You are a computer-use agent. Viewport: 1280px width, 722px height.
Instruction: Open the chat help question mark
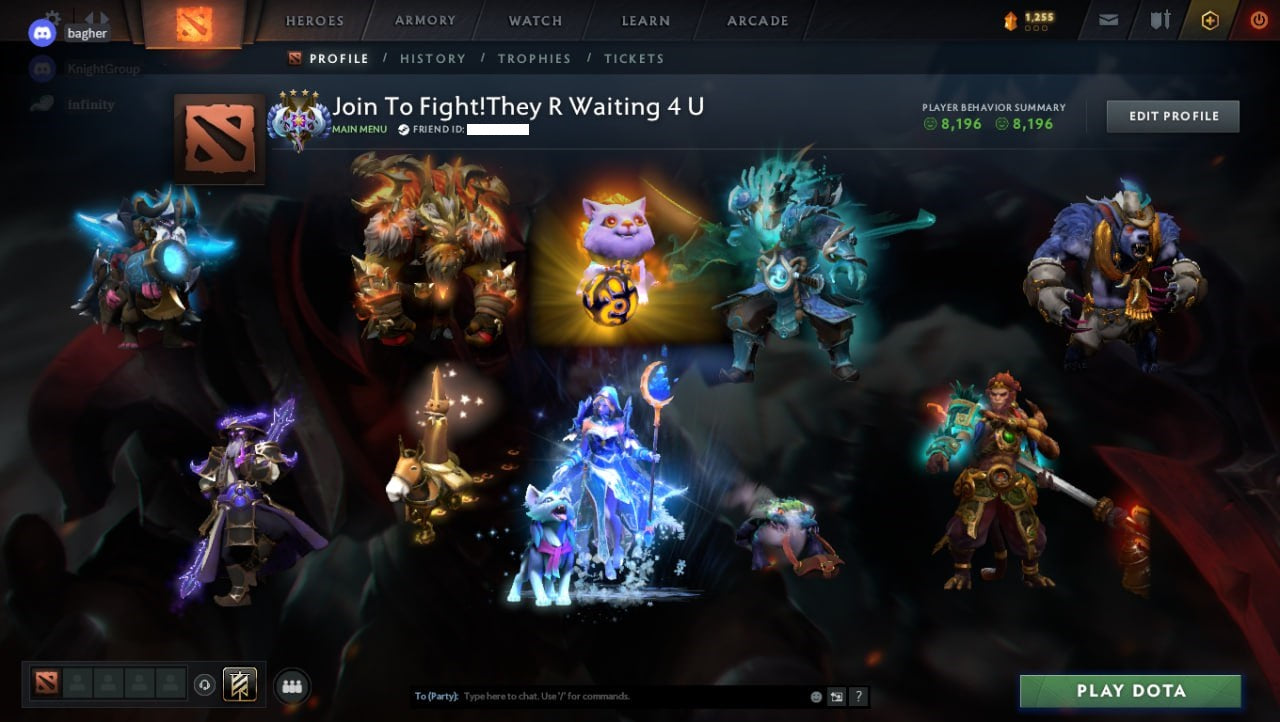pyautogui.click(x=859, y=696)
